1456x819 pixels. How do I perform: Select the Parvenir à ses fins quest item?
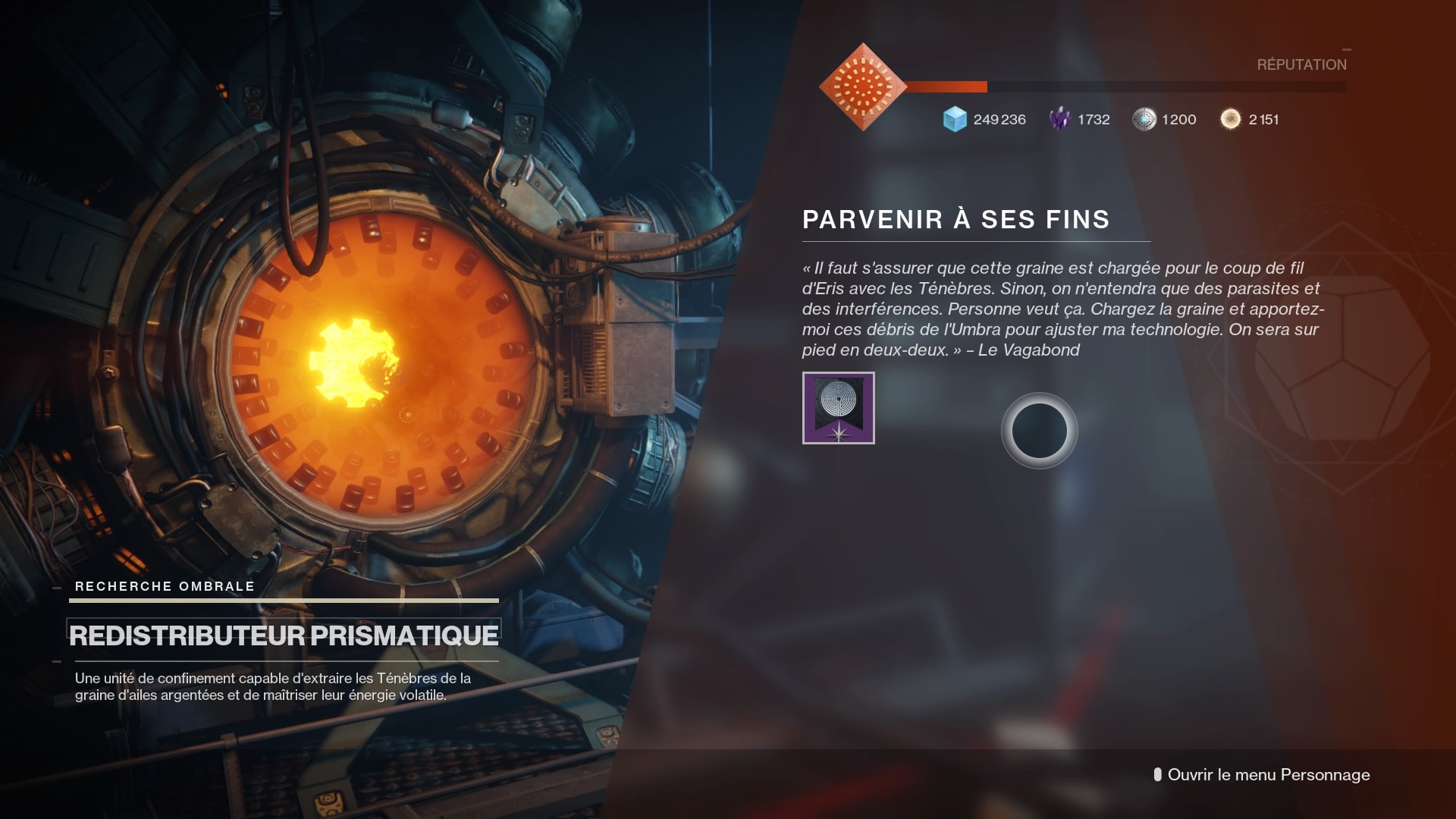838,408
